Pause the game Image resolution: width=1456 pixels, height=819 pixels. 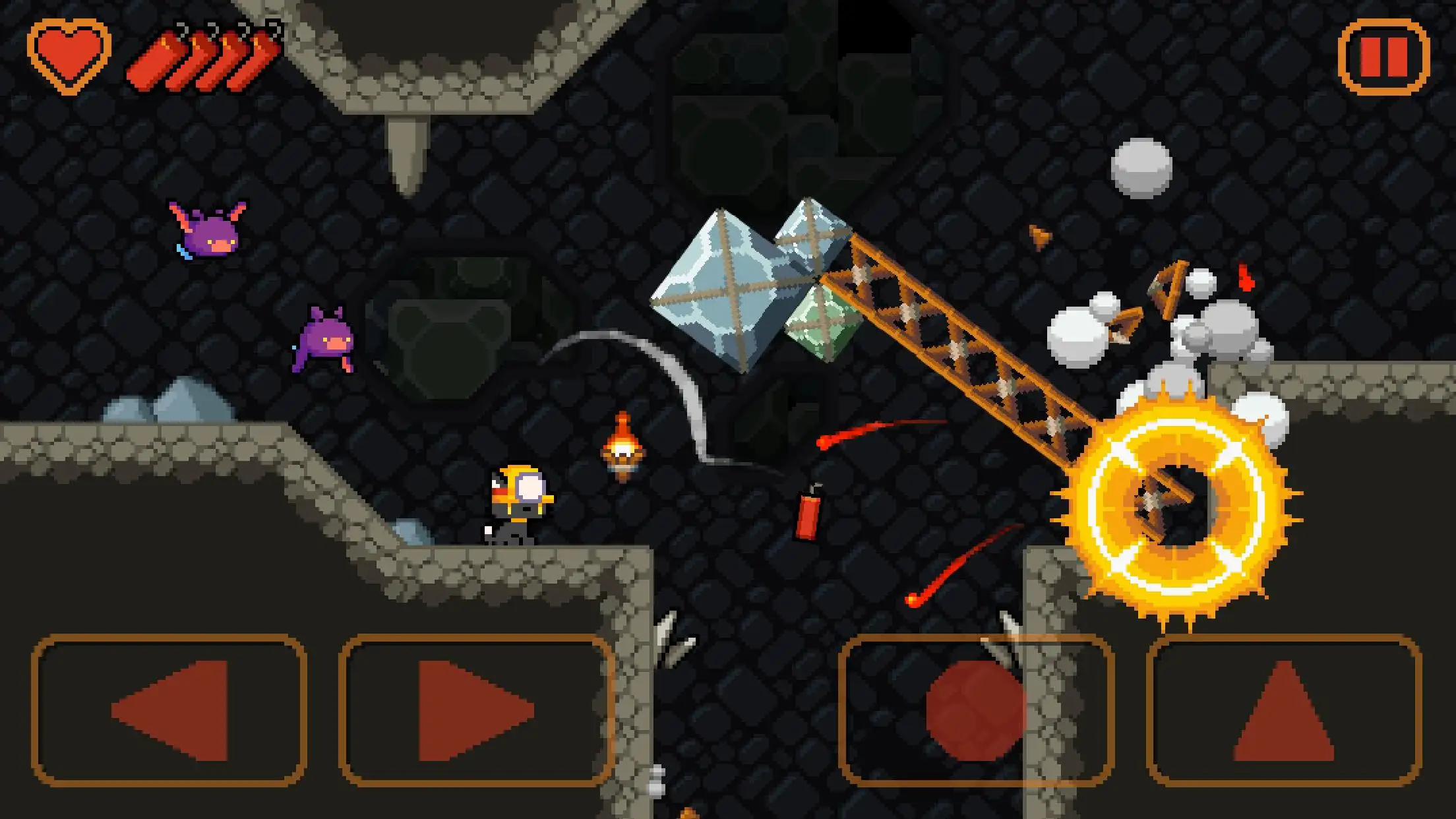tap(1383, 57)
